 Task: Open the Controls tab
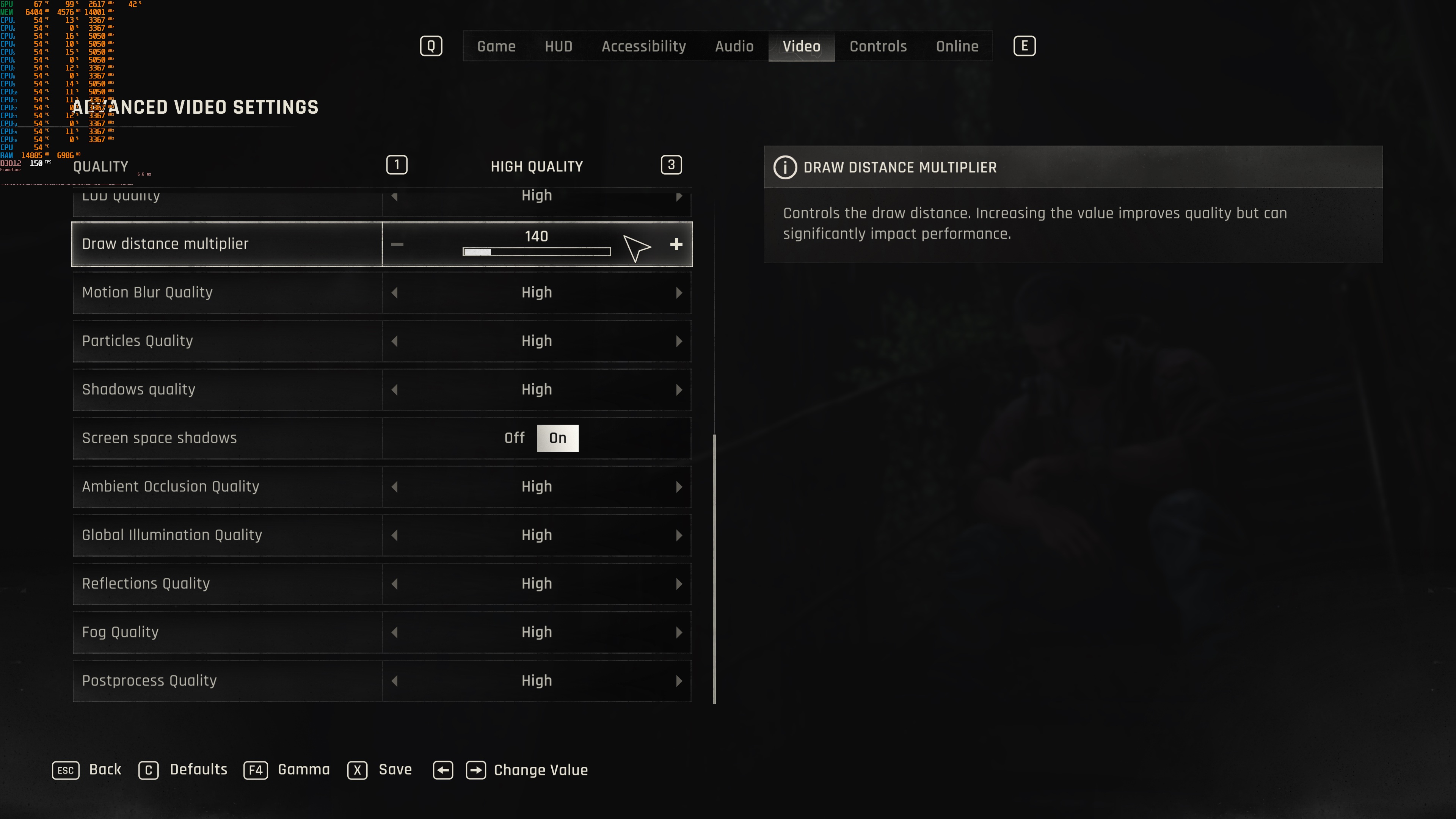click(877, 46)
